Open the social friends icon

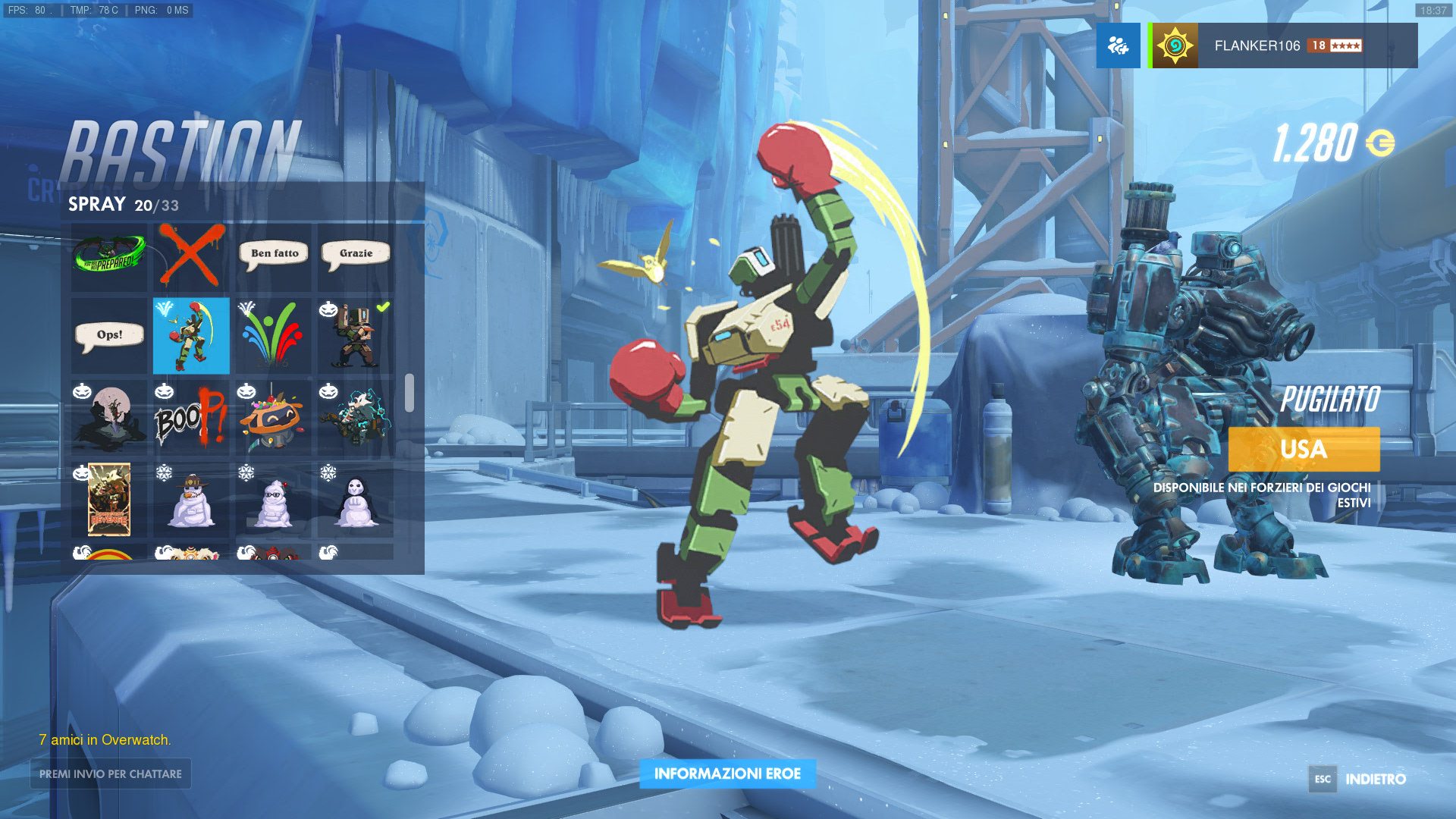tap(1118, 45)
